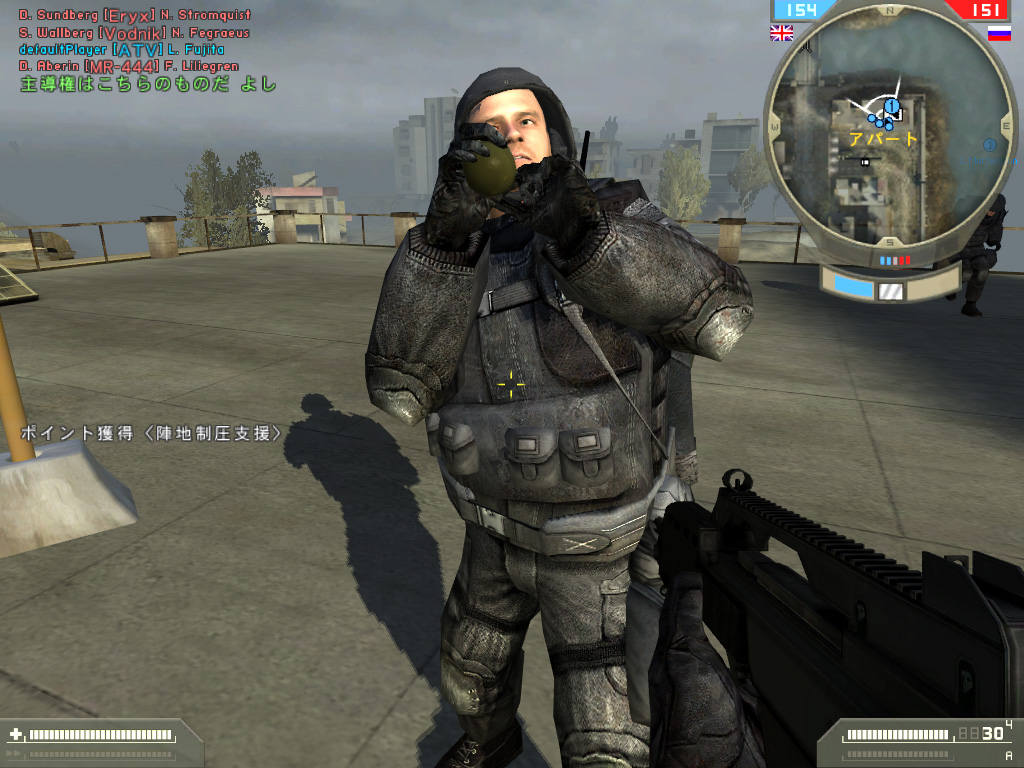Viewport: 1024px width, 768px height.
Task: Click the green Japanese chat message
Action: coord(148,85)
